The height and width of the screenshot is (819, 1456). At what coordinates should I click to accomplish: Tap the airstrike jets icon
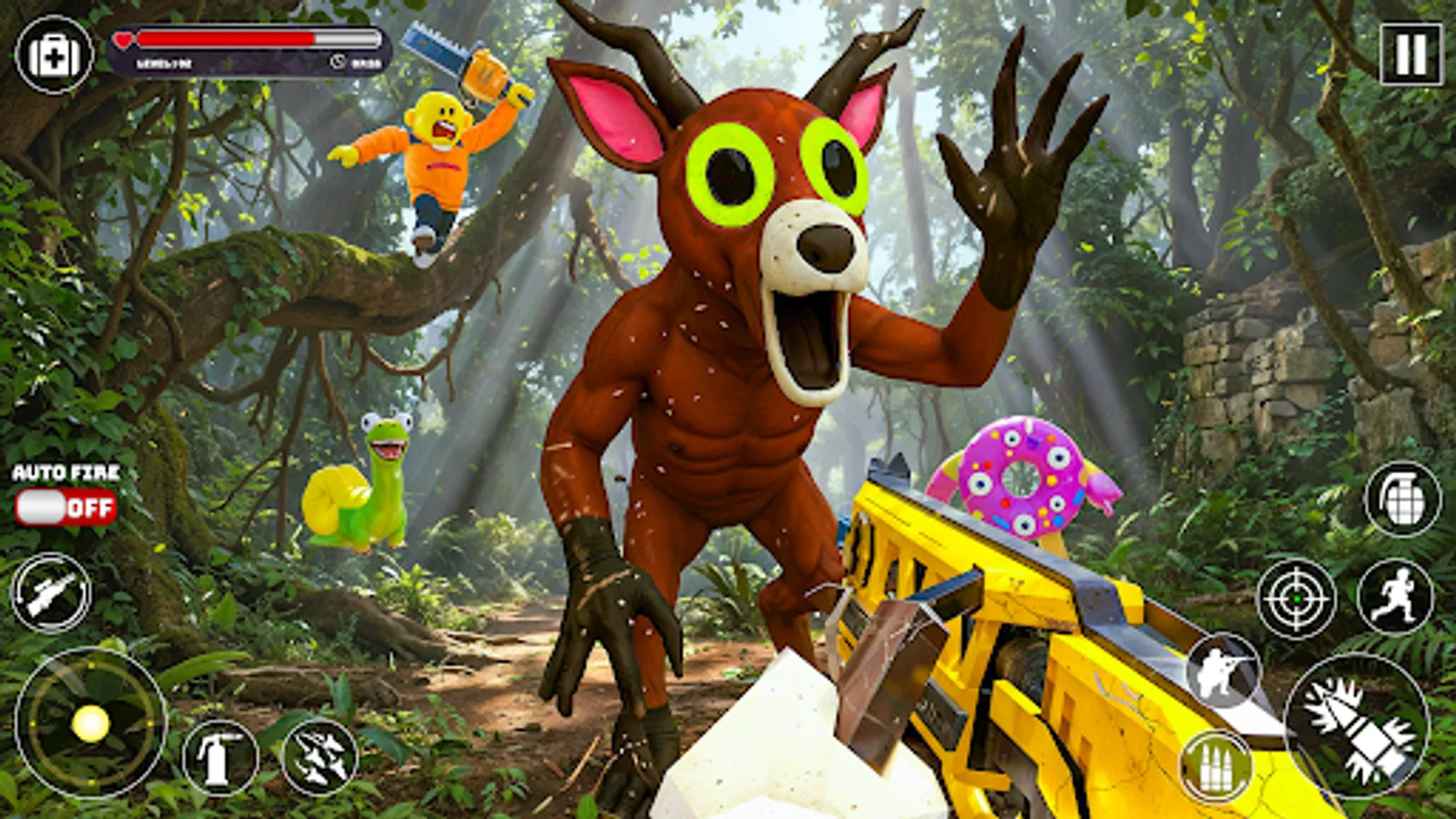[x=318, y=756]
